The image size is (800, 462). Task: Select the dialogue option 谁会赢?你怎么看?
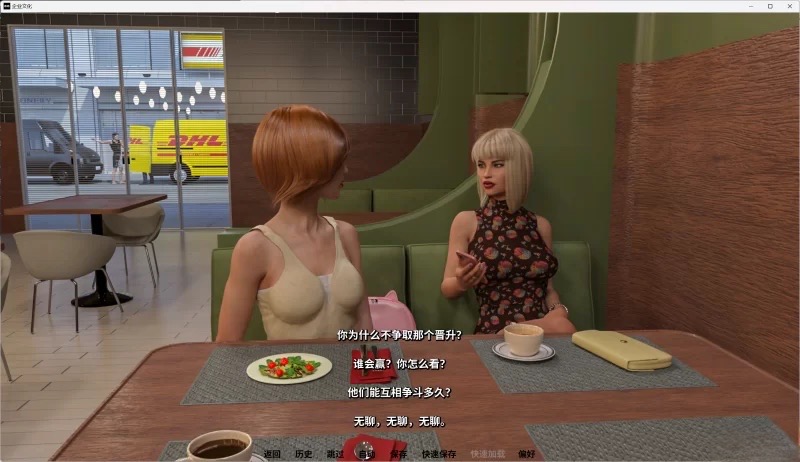[x=399, y=364]
